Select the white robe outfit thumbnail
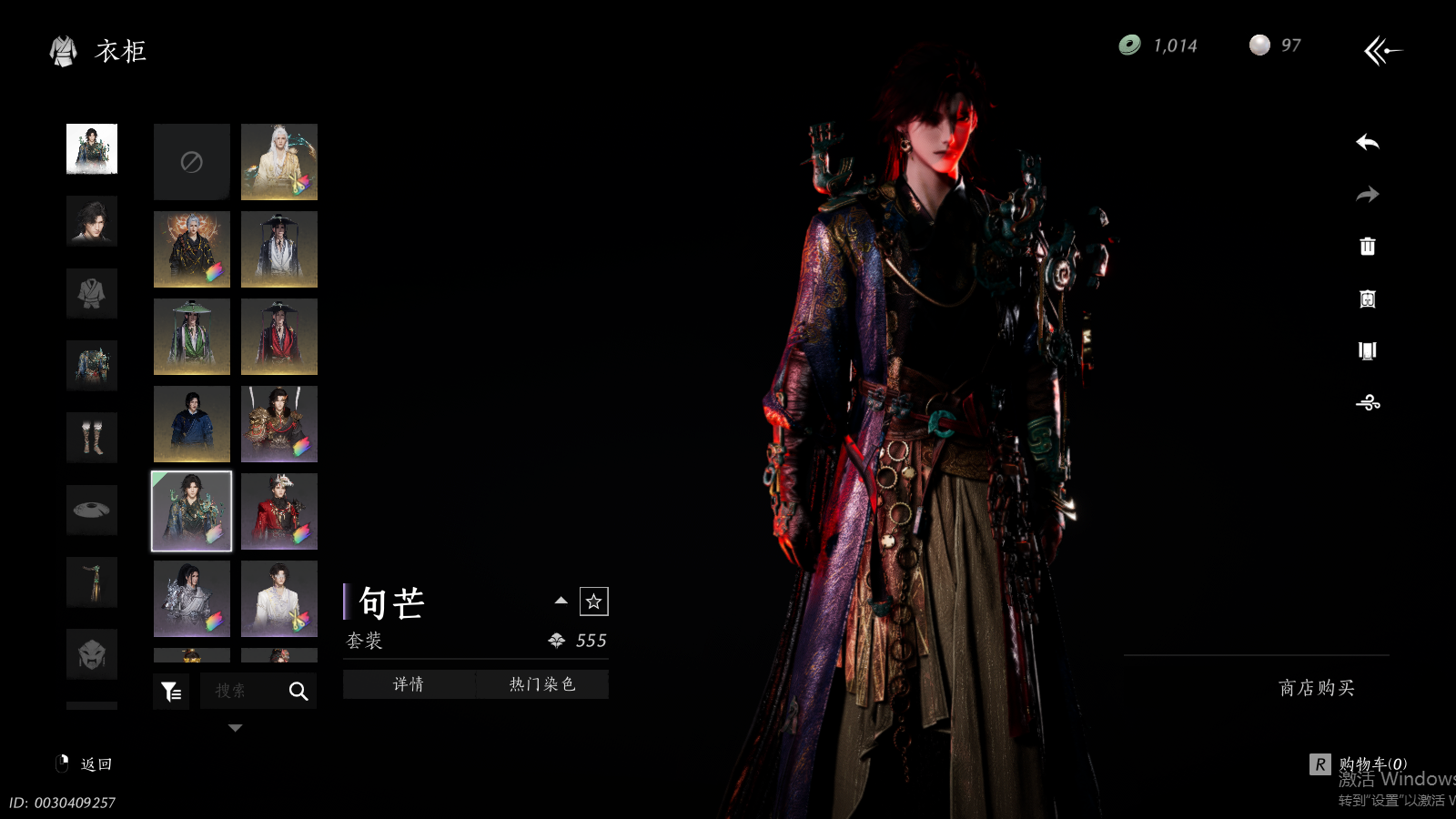This screenshot has width=1456, height=819. click(x=279, y=599)
